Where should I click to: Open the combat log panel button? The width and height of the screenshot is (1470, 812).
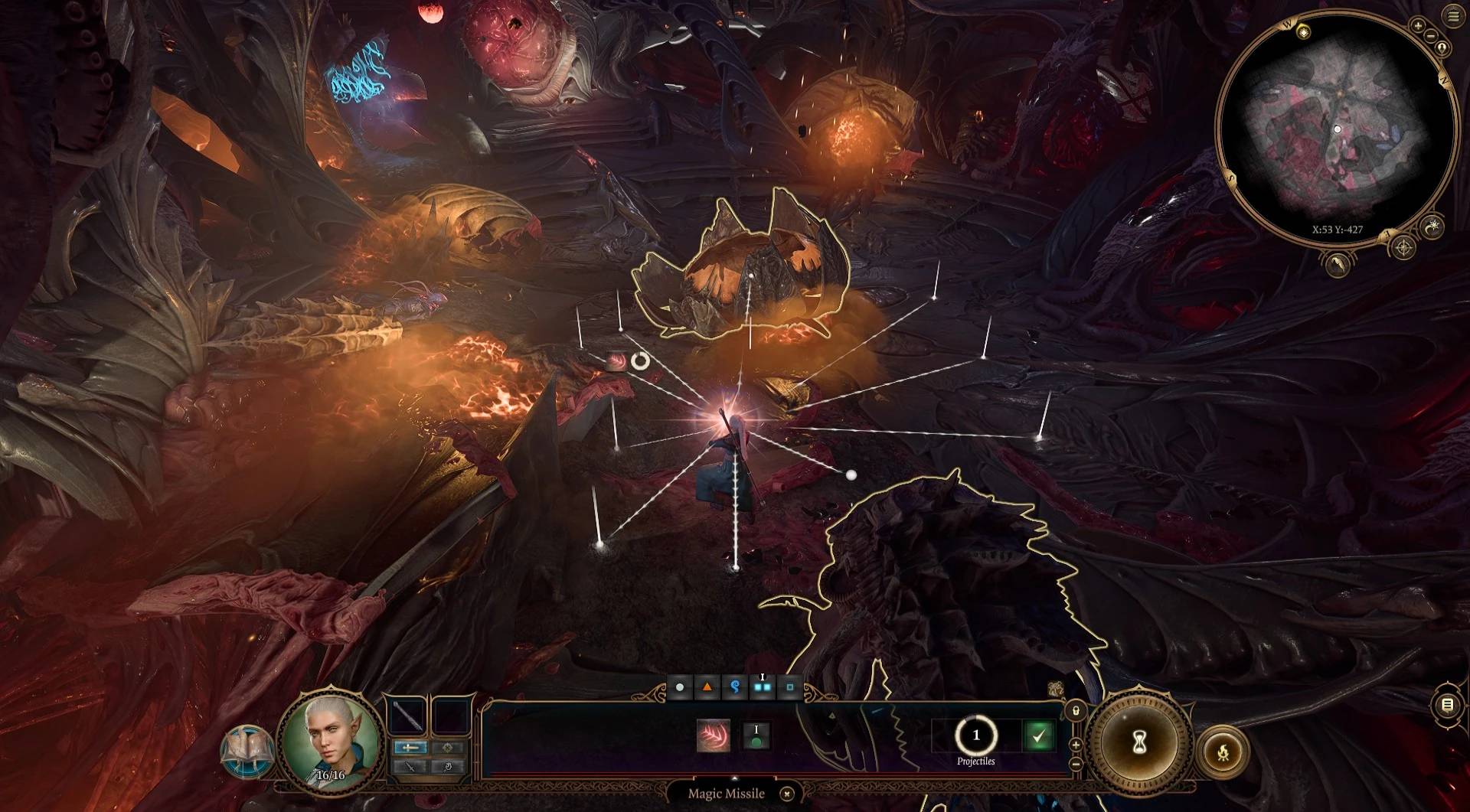[x=1447, y=705]
